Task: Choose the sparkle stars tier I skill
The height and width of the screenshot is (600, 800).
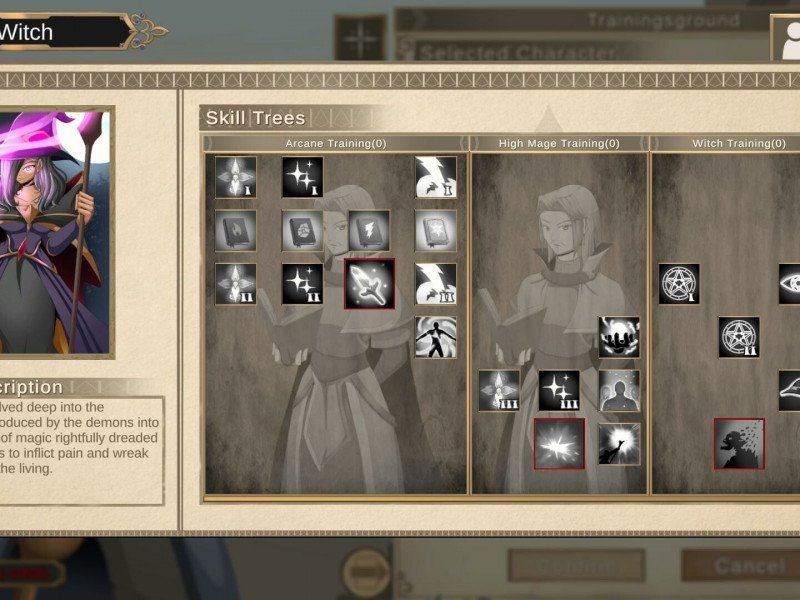Action: click(x=302, y=177)
